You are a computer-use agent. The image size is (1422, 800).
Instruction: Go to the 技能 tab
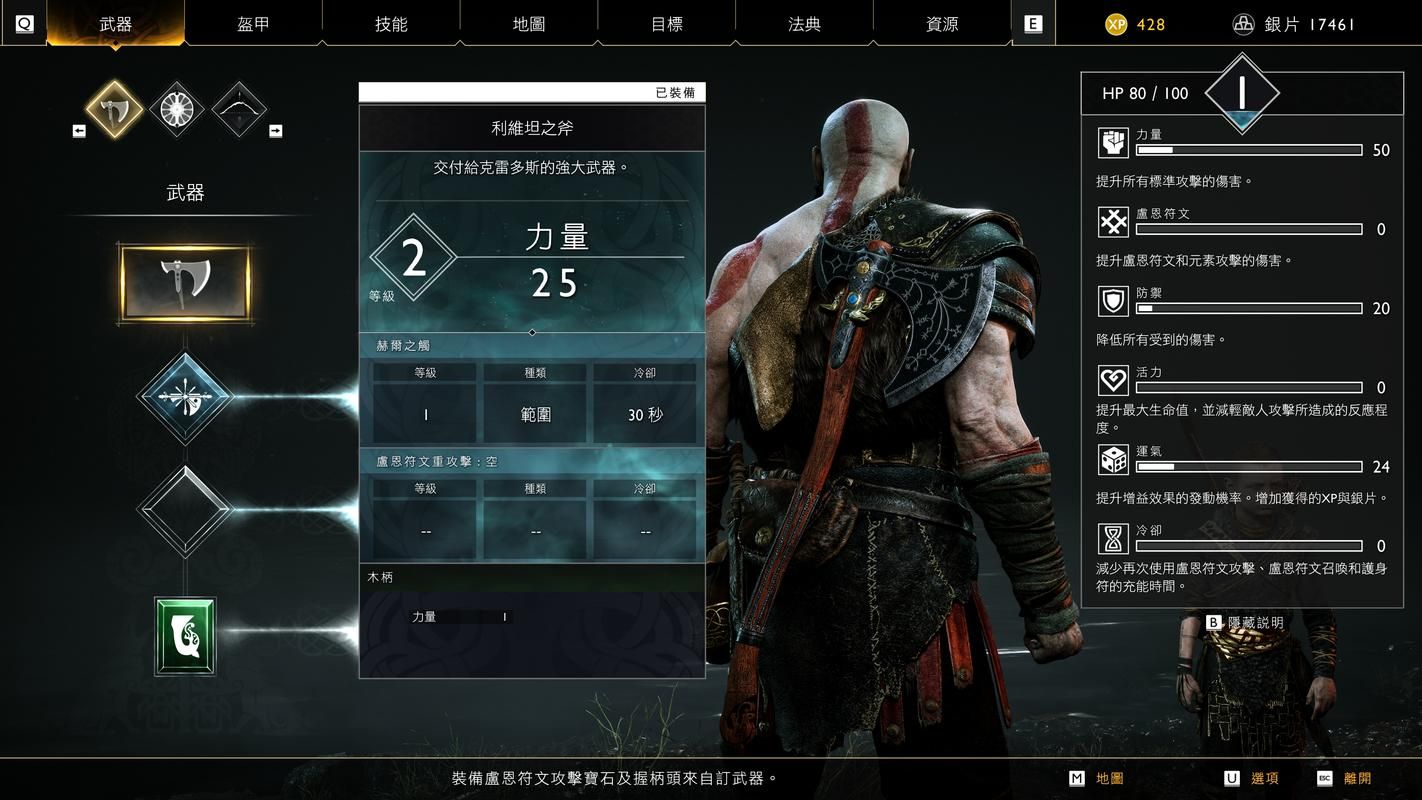tap(391, 24)
